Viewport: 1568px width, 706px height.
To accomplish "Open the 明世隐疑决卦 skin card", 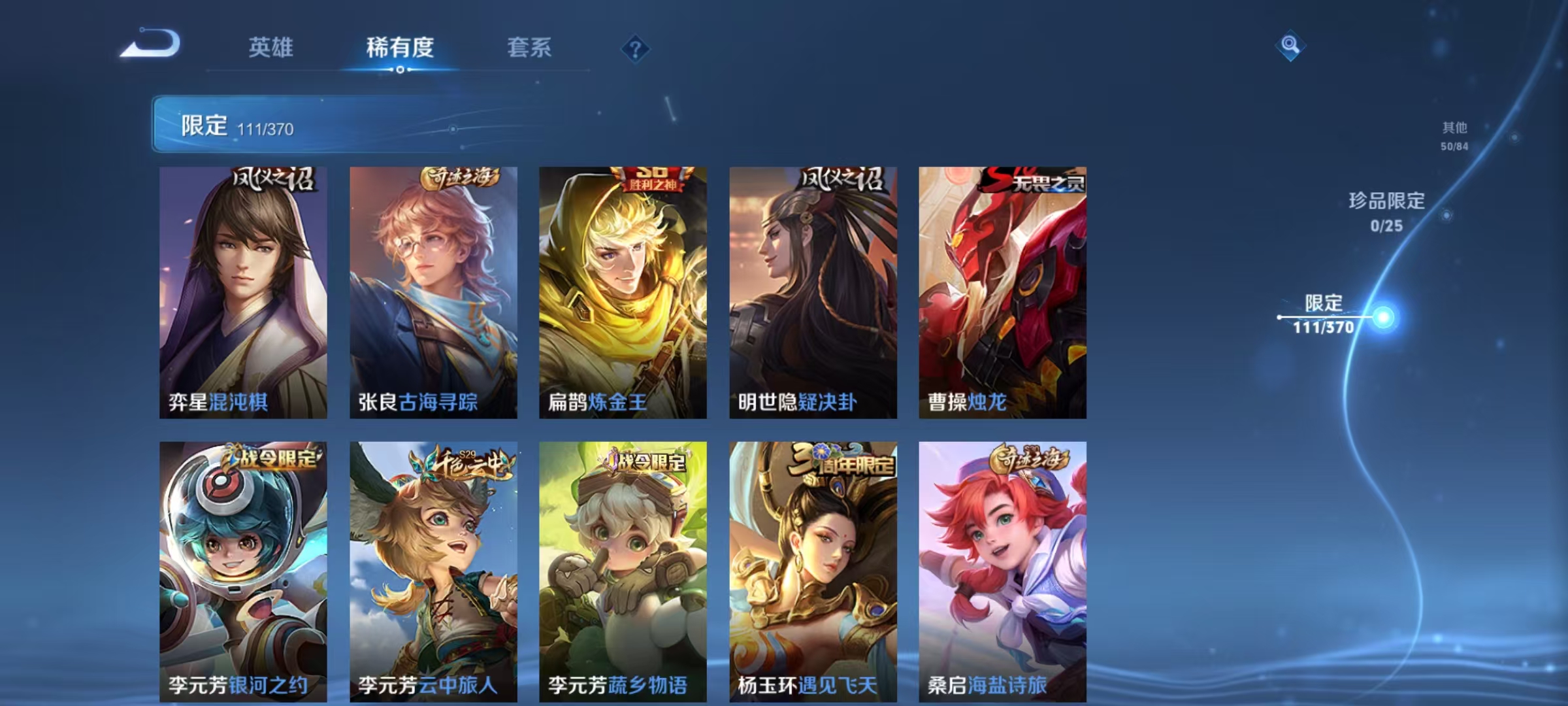I will (x=812, y=288).
